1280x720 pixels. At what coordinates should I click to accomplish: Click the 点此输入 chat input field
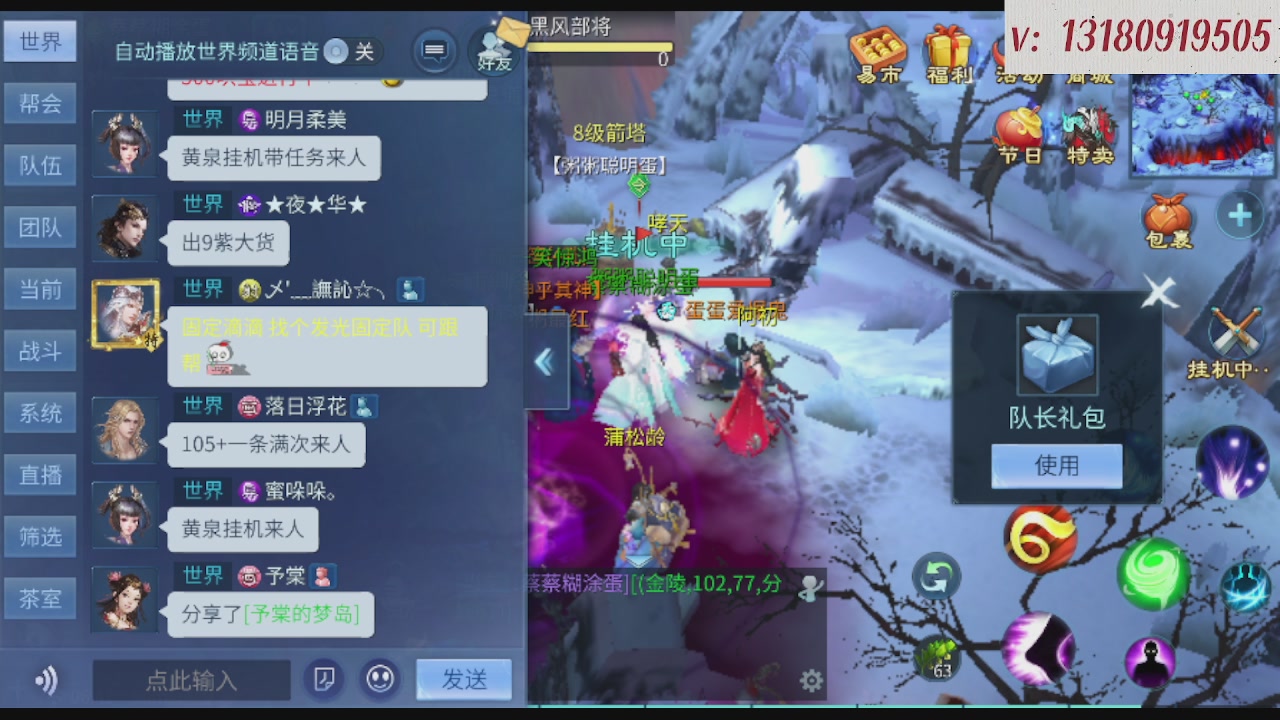pos(190,680)
